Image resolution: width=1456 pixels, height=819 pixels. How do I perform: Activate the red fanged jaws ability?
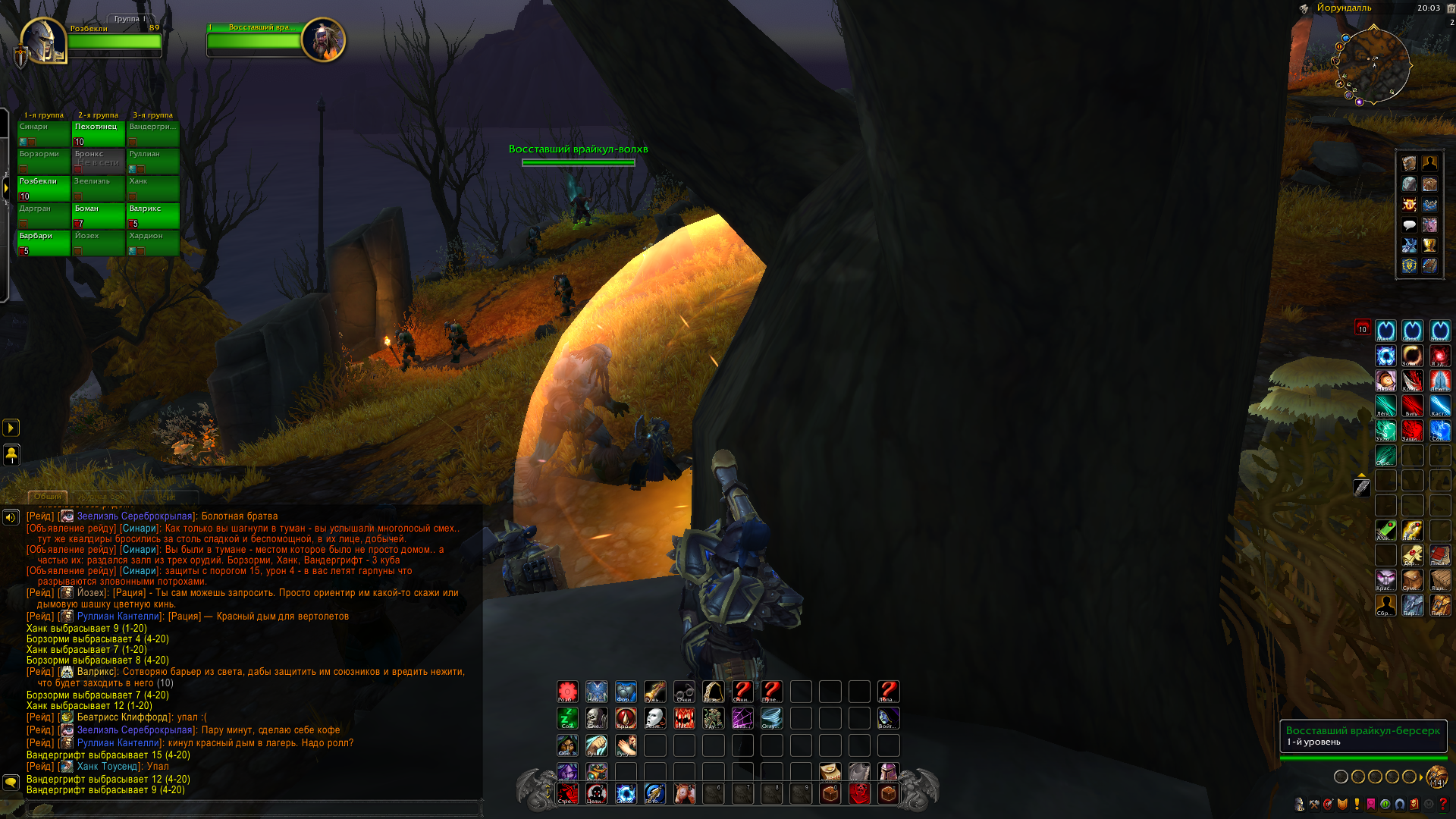(684, 718)
